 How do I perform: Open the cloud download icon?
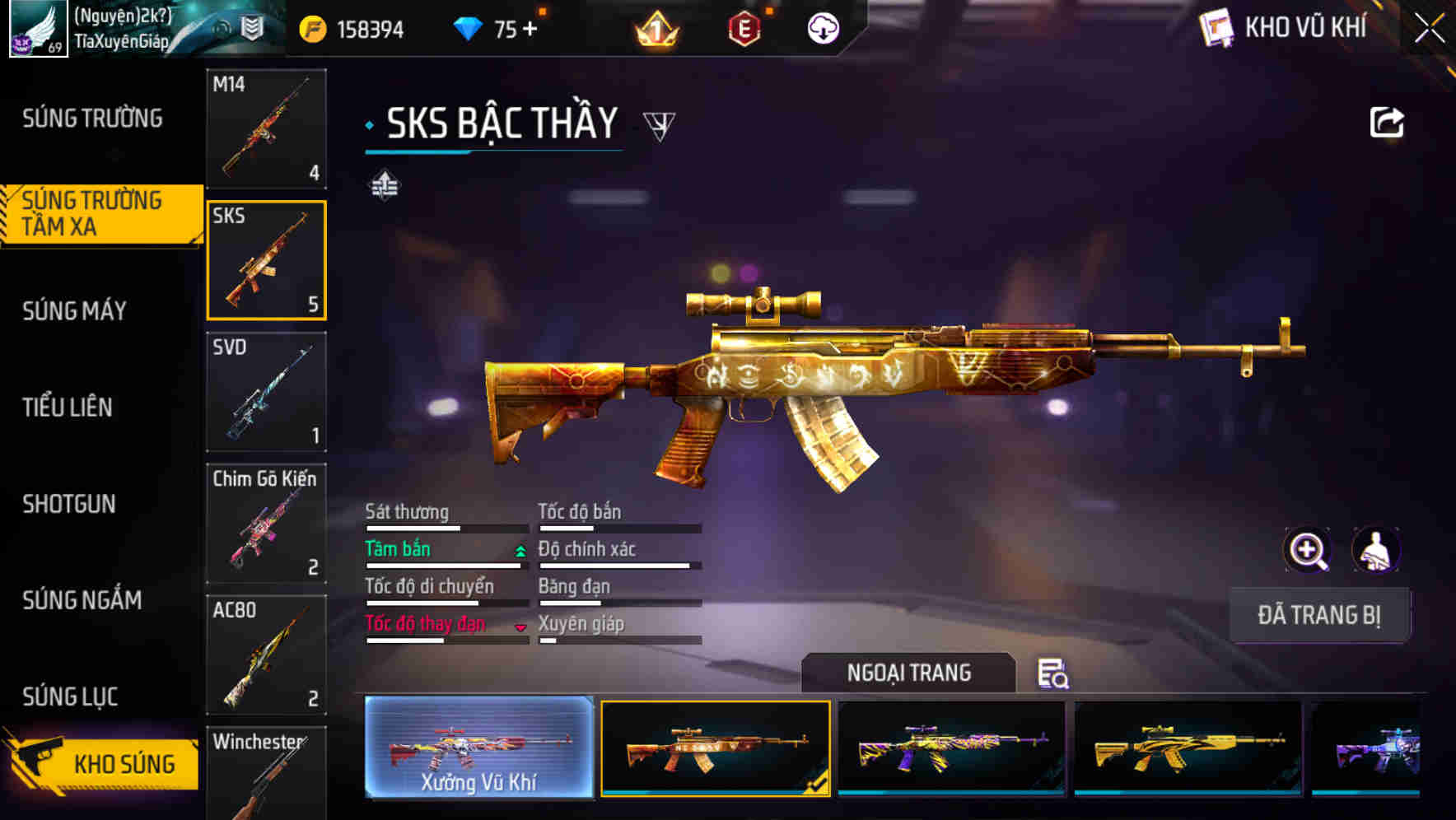822,29
